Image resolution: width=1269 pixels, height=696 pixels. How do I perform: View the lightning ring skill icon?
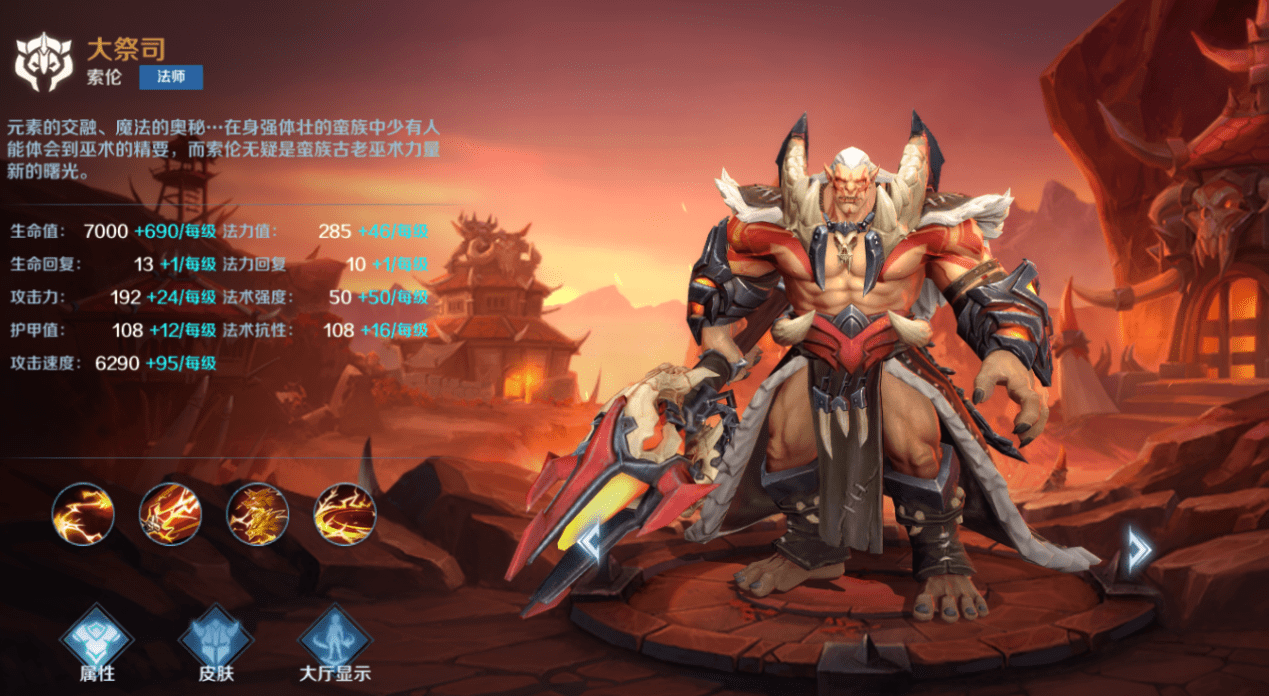[345, 514]
